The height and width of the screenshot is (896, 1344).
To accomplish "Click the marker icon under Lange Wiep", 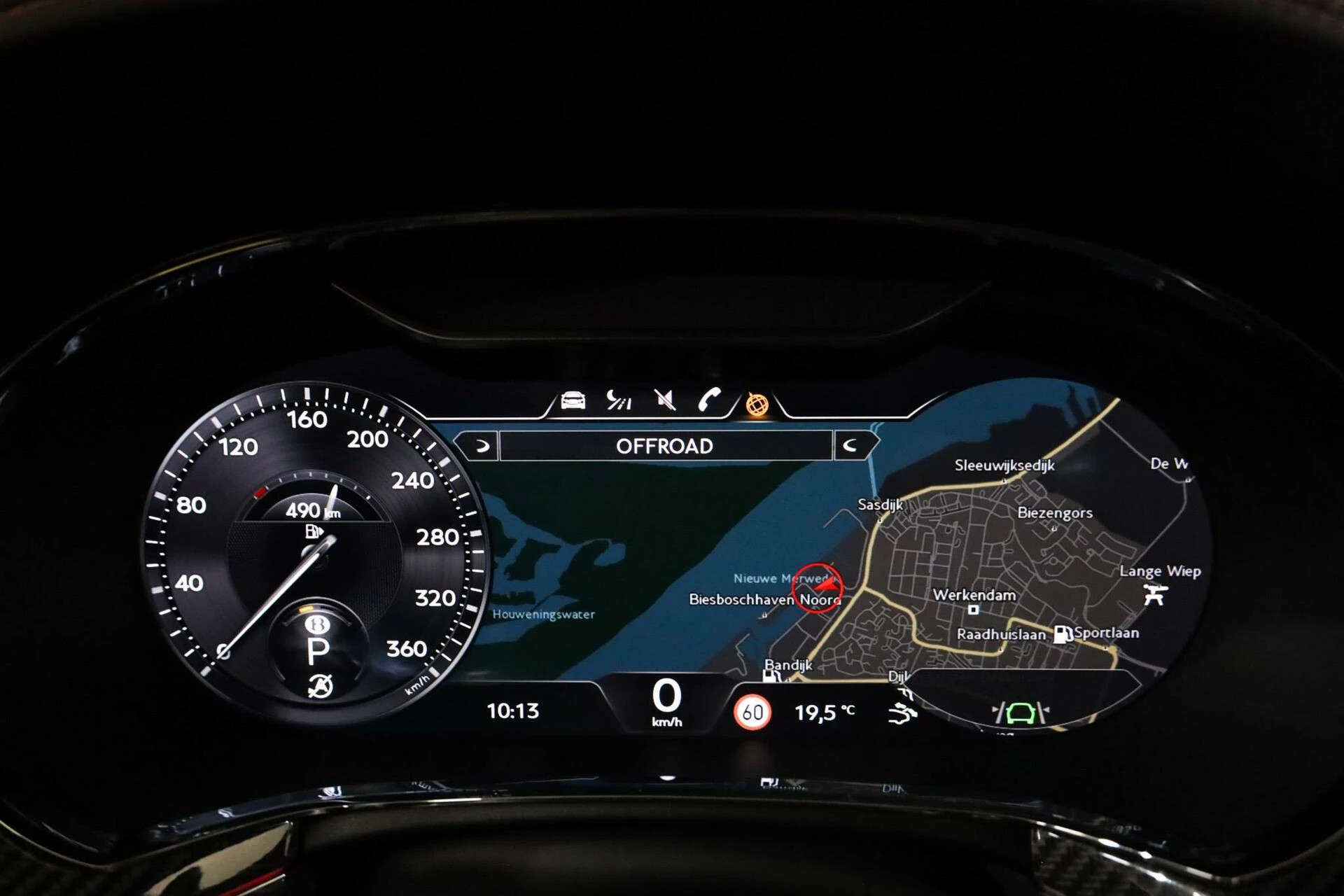I will 1154,595.
